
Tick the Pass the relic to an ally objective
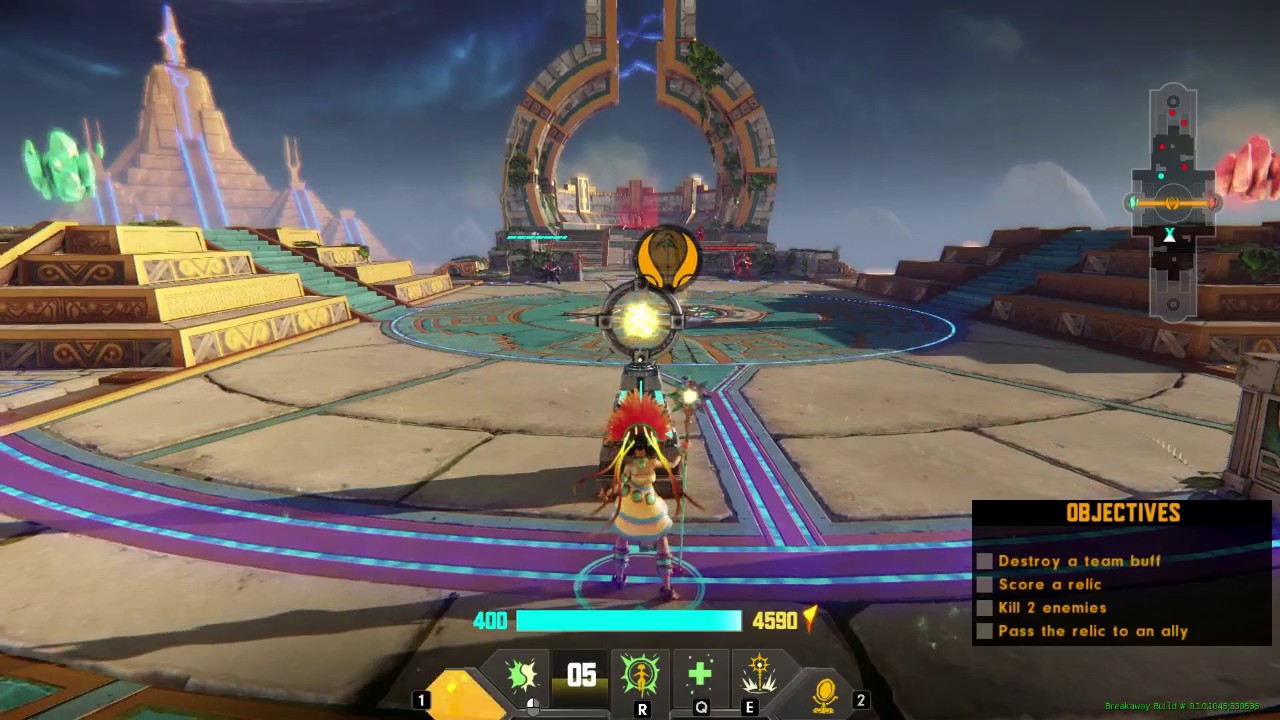pyautogui.click(x=985, y=631)
